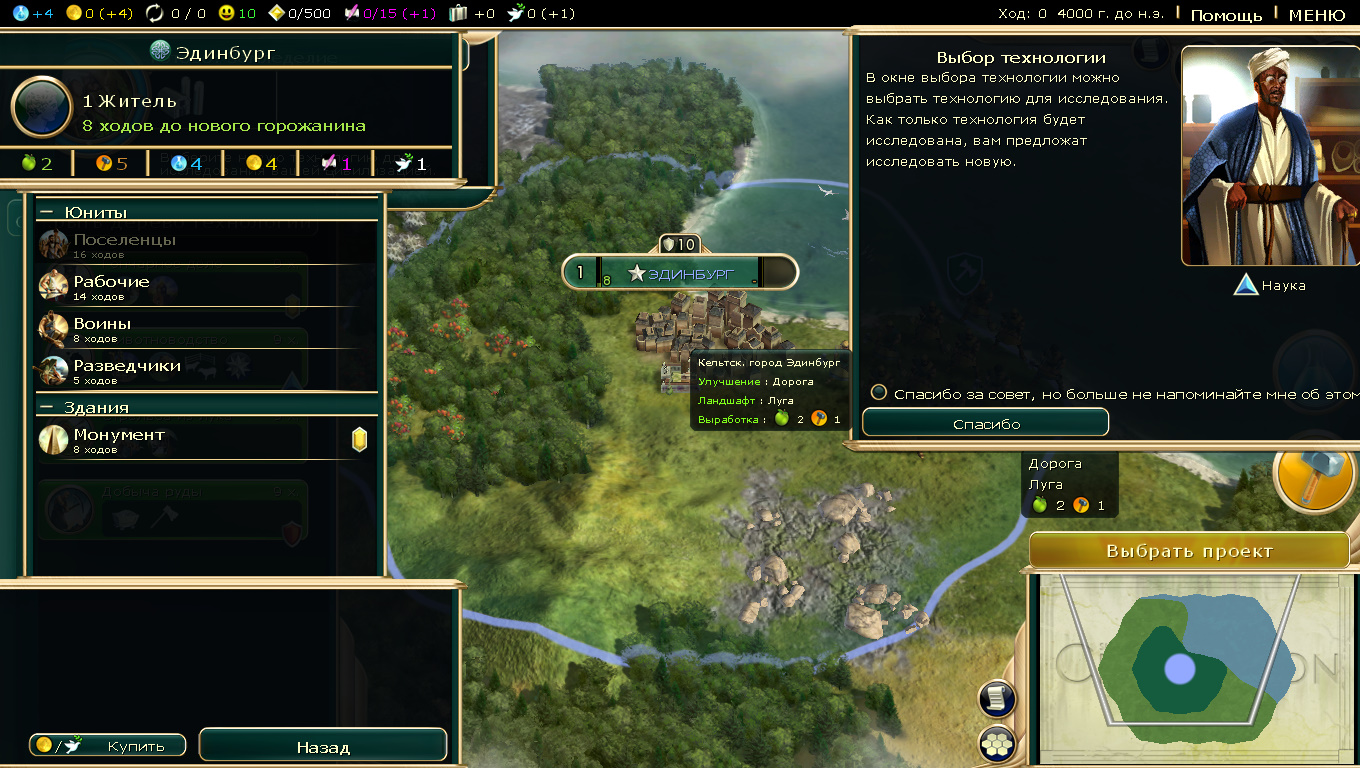The image size is (1360, 768).
Task: Collapse the Здания section header
Action: [x=46, y=407]
